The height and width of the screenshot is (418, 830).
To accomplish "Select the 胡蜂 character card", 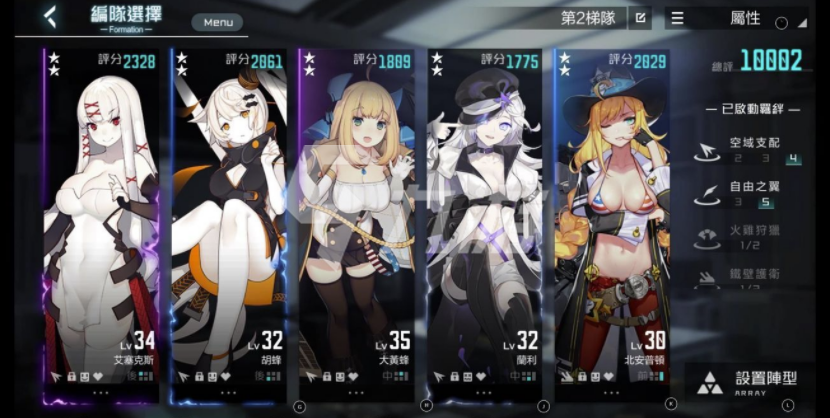I will 229,220.
